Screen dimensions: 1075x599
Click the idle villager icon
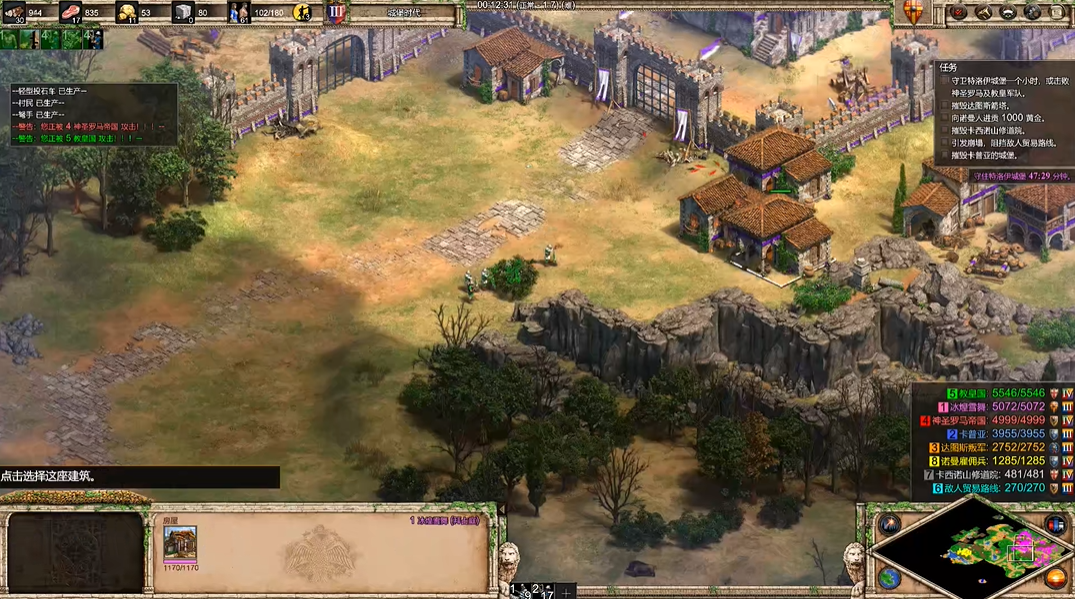tap(302, 13)
